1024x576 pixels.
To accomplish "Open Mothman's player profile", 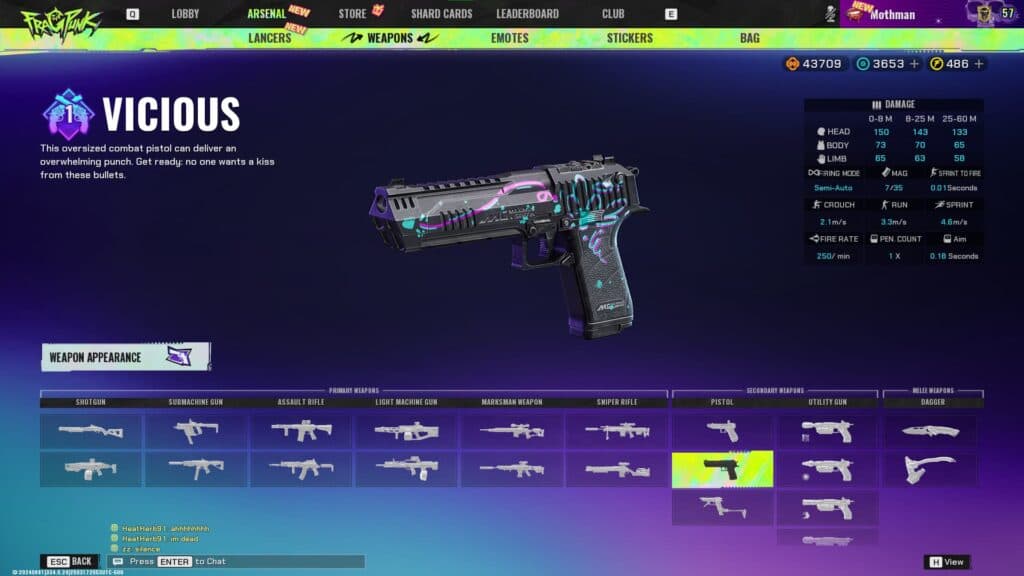I will [x=892, y=15].
